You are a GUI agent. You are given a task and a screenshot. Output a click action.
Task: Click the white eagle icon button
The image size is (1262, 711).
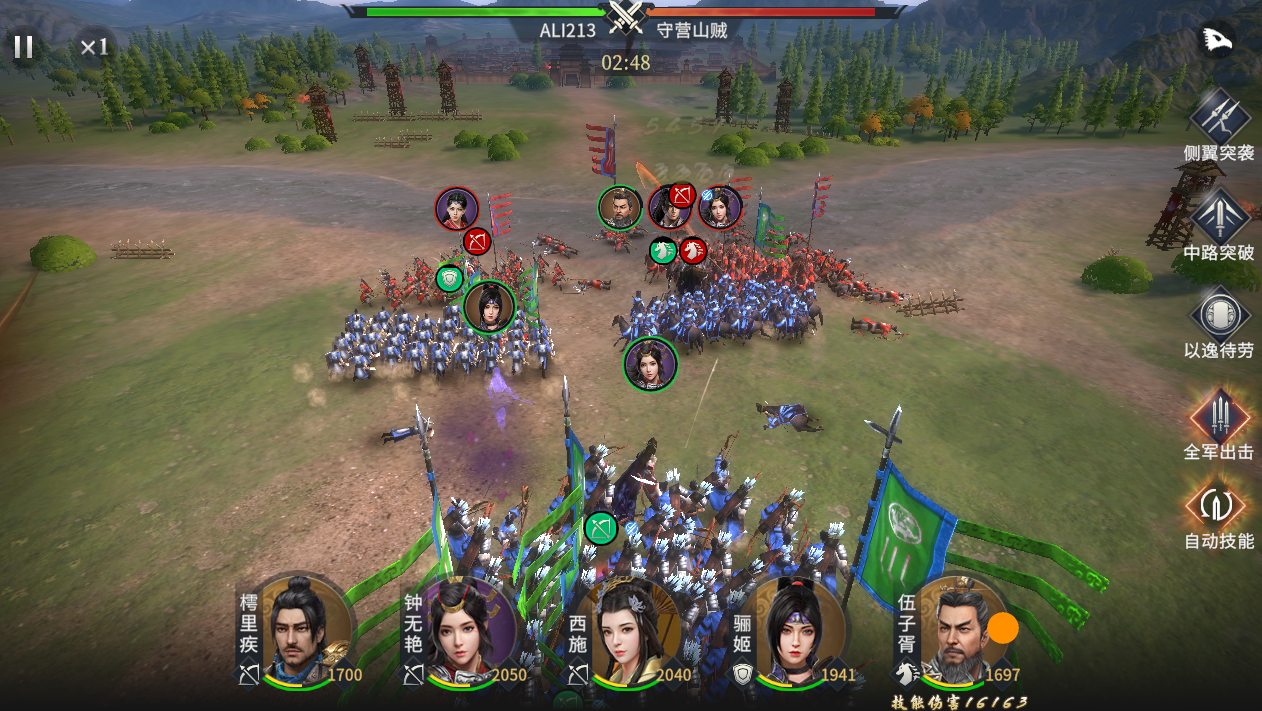[x=1217, y=40]
